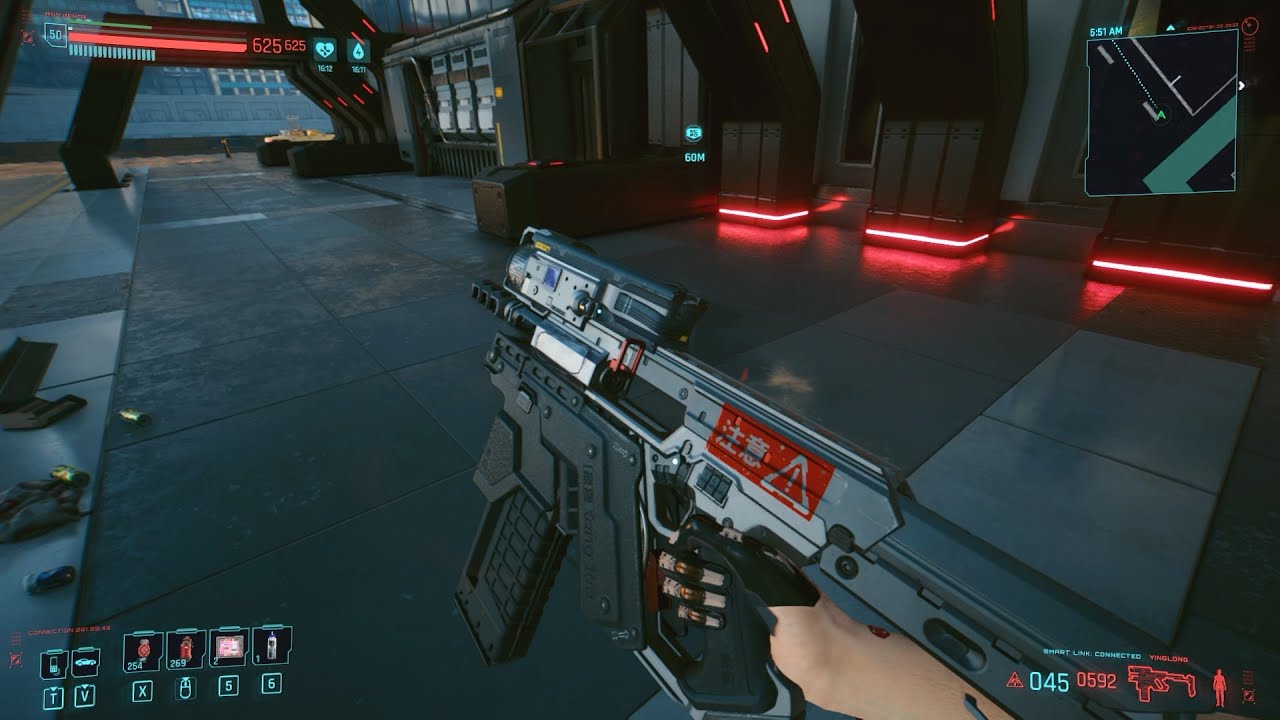
Task: Click the red Yinglong weapon silhouette
Action: 1162,682
